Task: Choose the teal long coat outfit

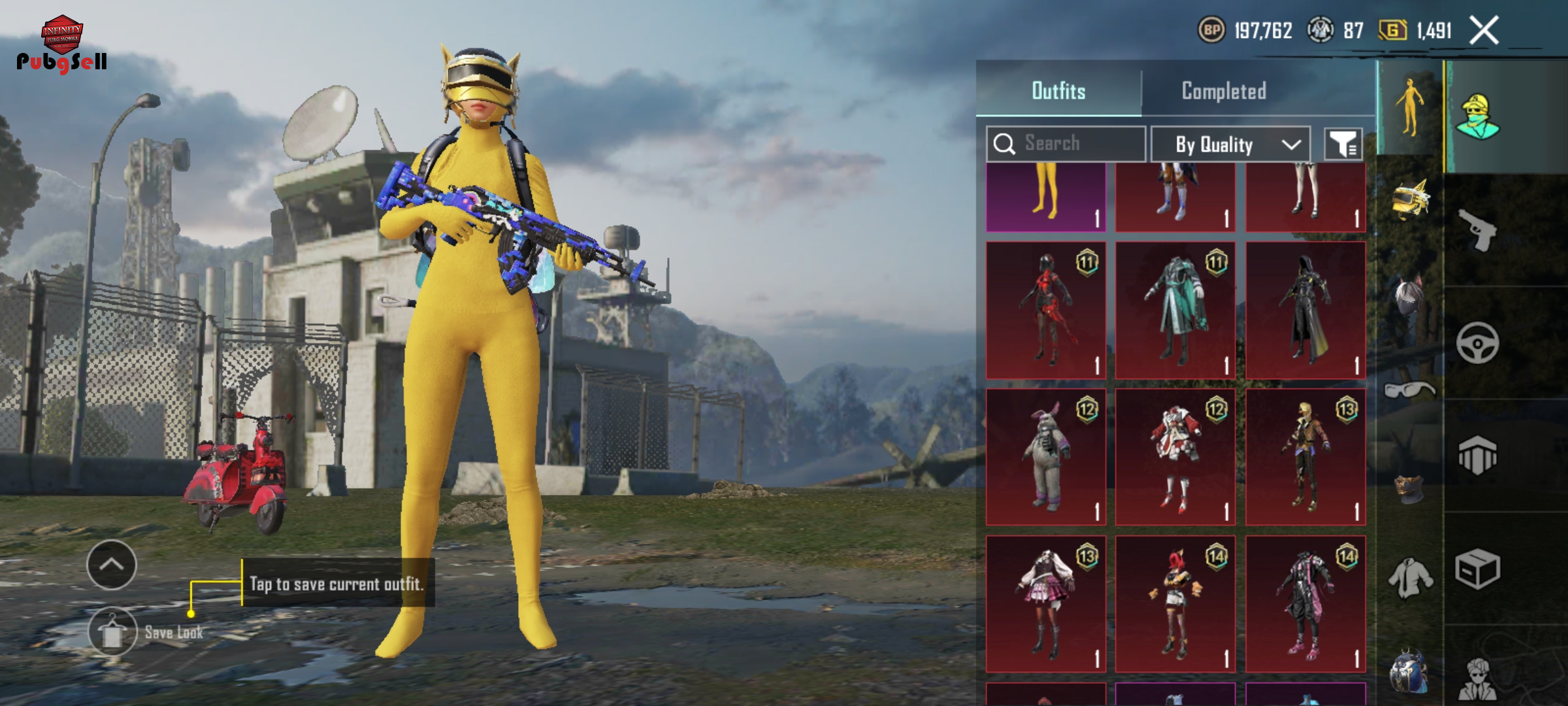Action: click(x=1175, y=310)
